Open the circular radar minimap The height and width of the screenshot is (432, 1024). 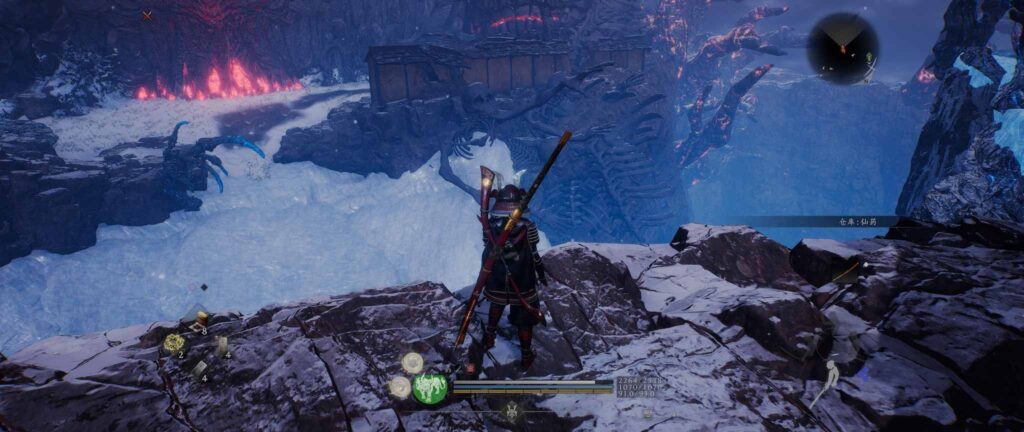point(843,48)
